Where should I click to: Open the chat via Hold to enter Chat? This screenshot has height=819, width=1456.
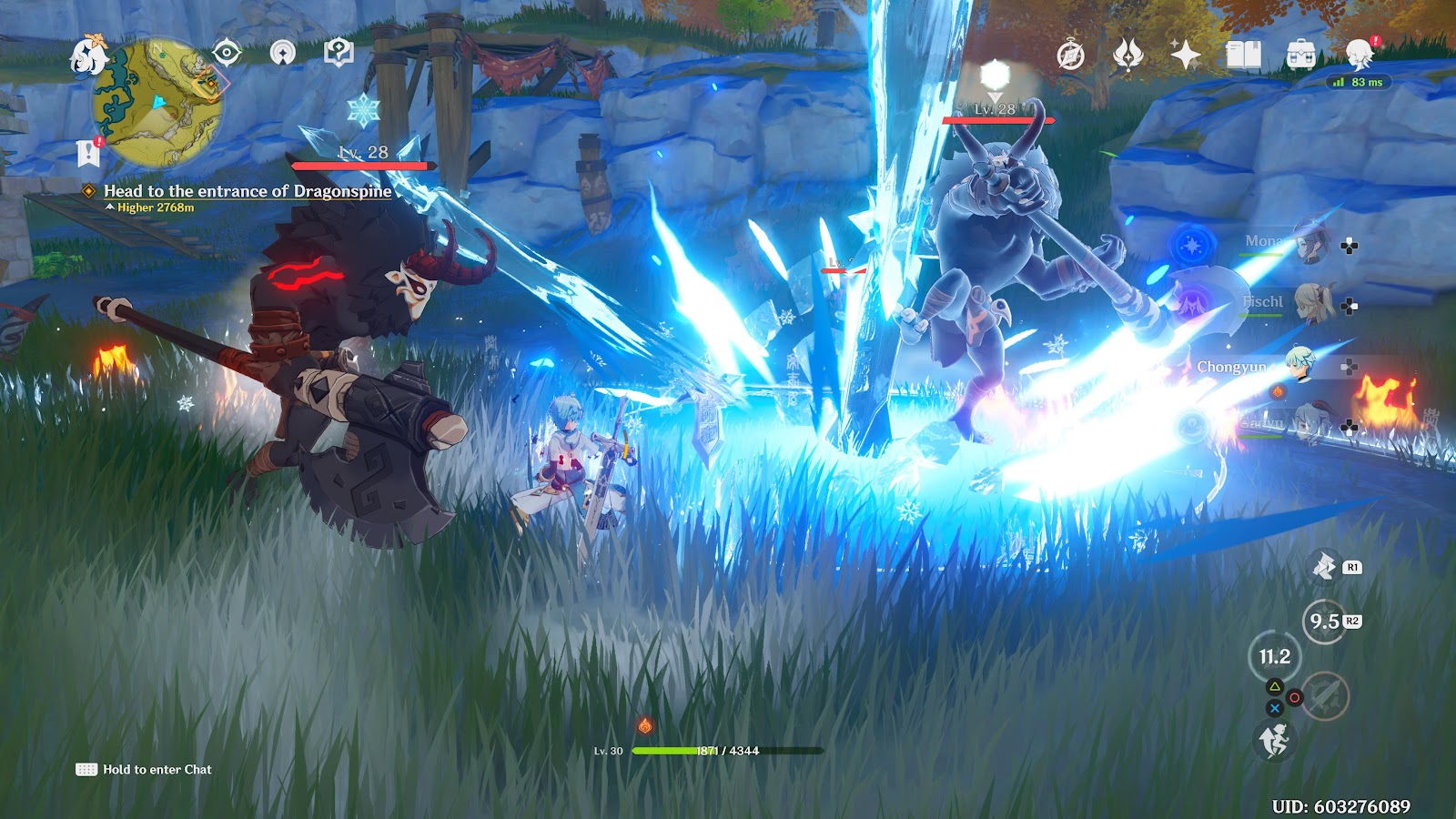coord(146,770)
